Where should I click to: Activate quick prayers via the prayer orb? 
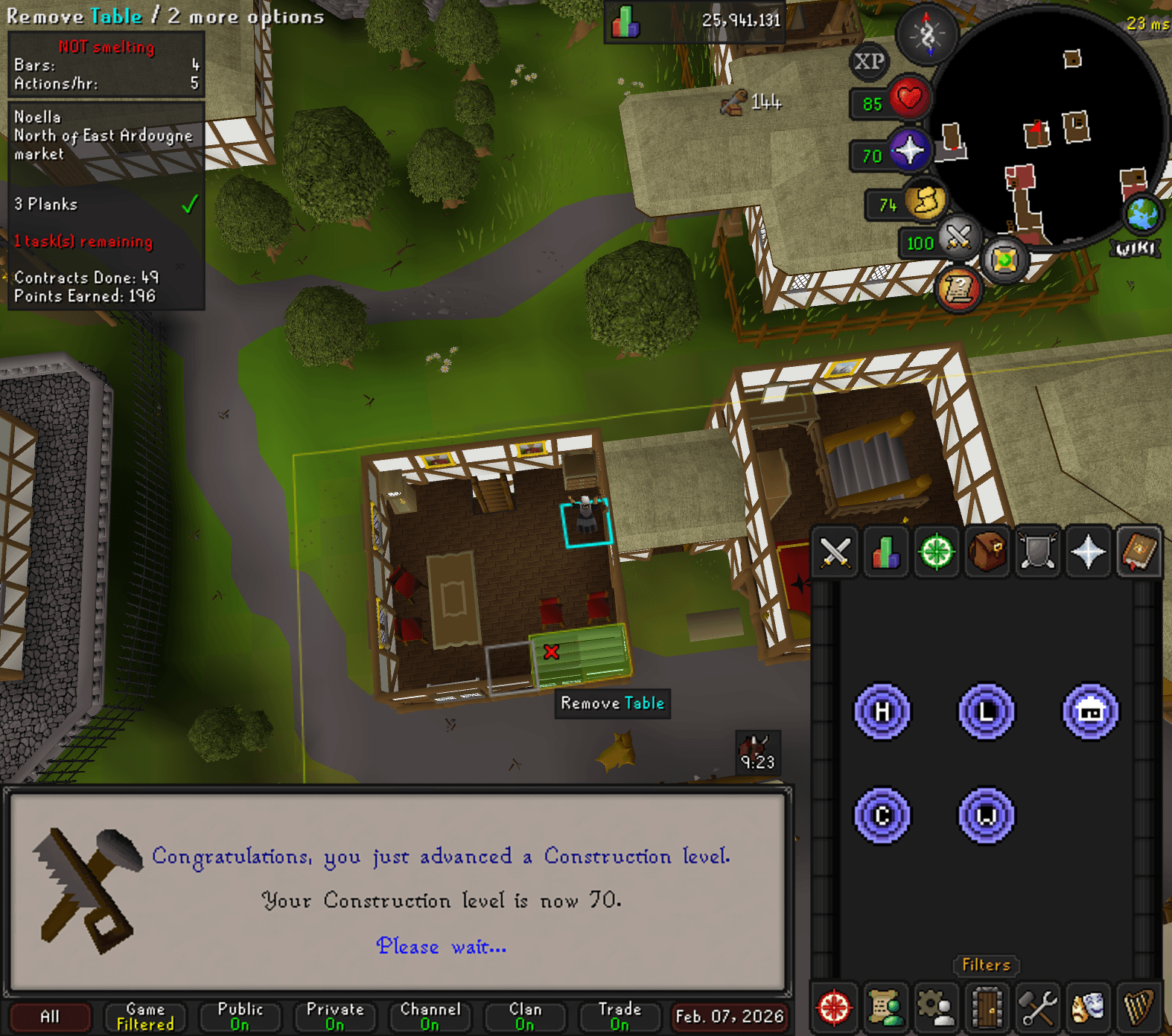[x=910, y=150]
